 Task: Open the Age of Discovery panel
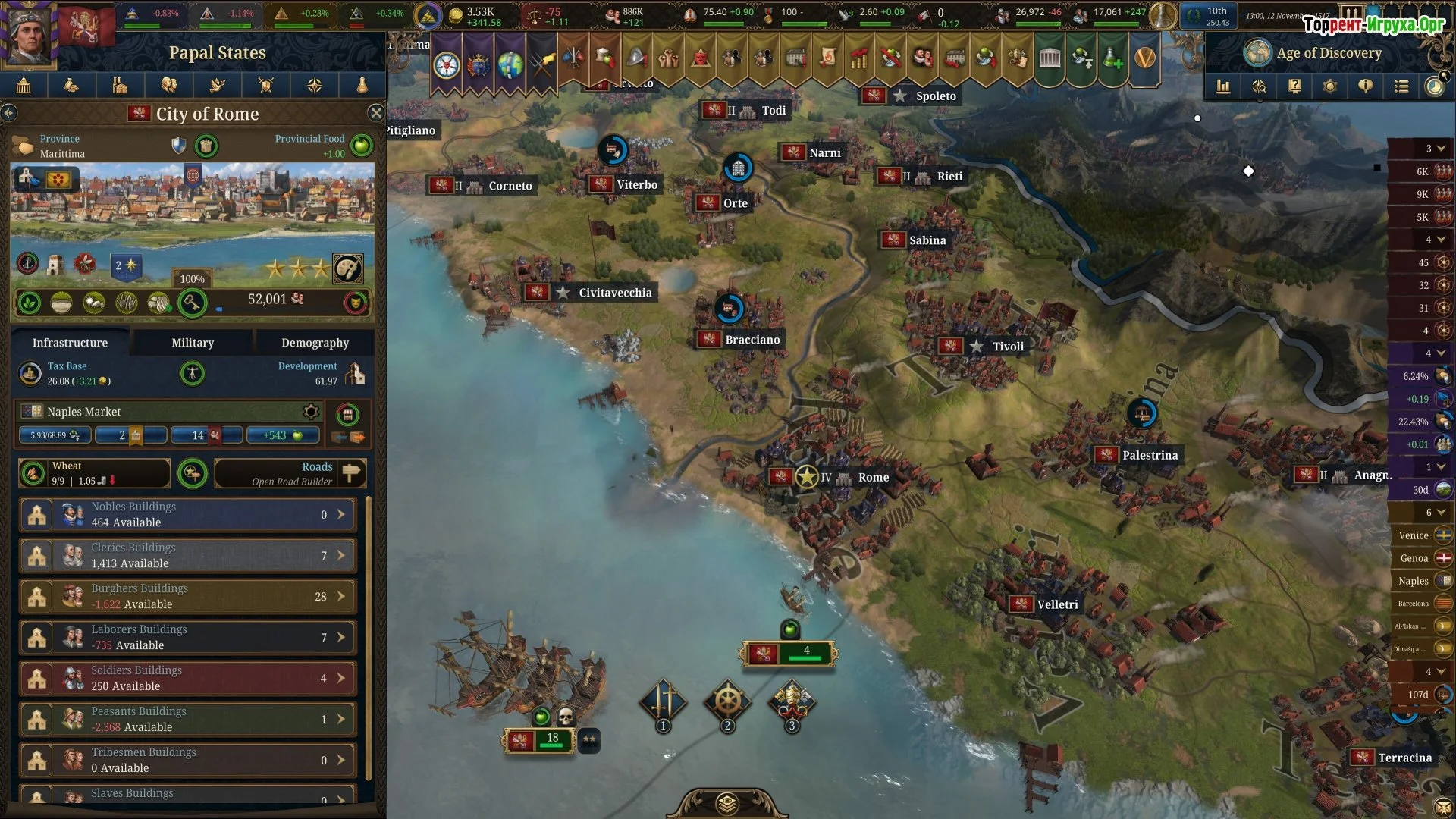(x=1328, y=53)
